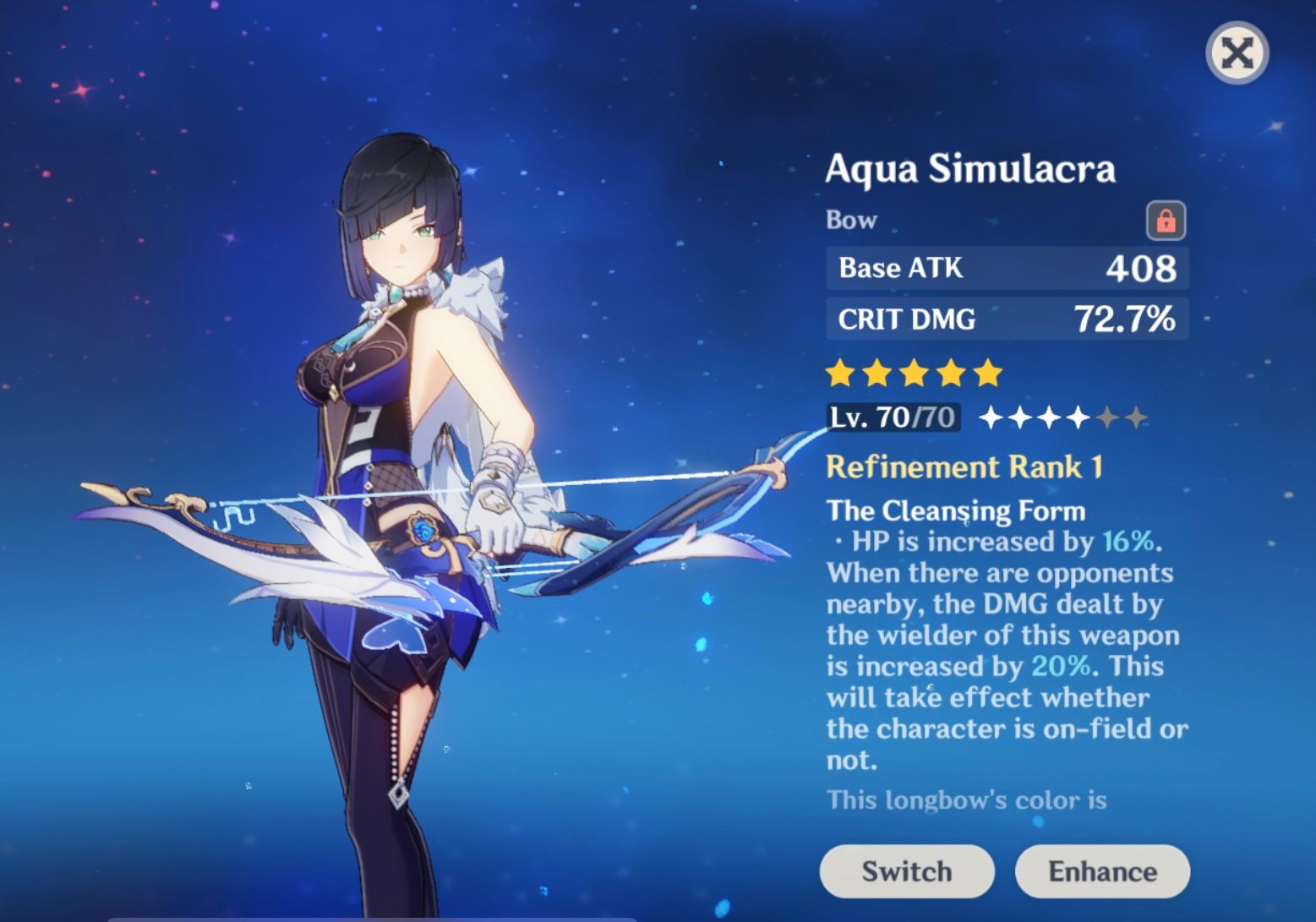Click the Aqua Simulacra weapon title
Viewport: 1316px width, 922px height.
tap(970, 169)
